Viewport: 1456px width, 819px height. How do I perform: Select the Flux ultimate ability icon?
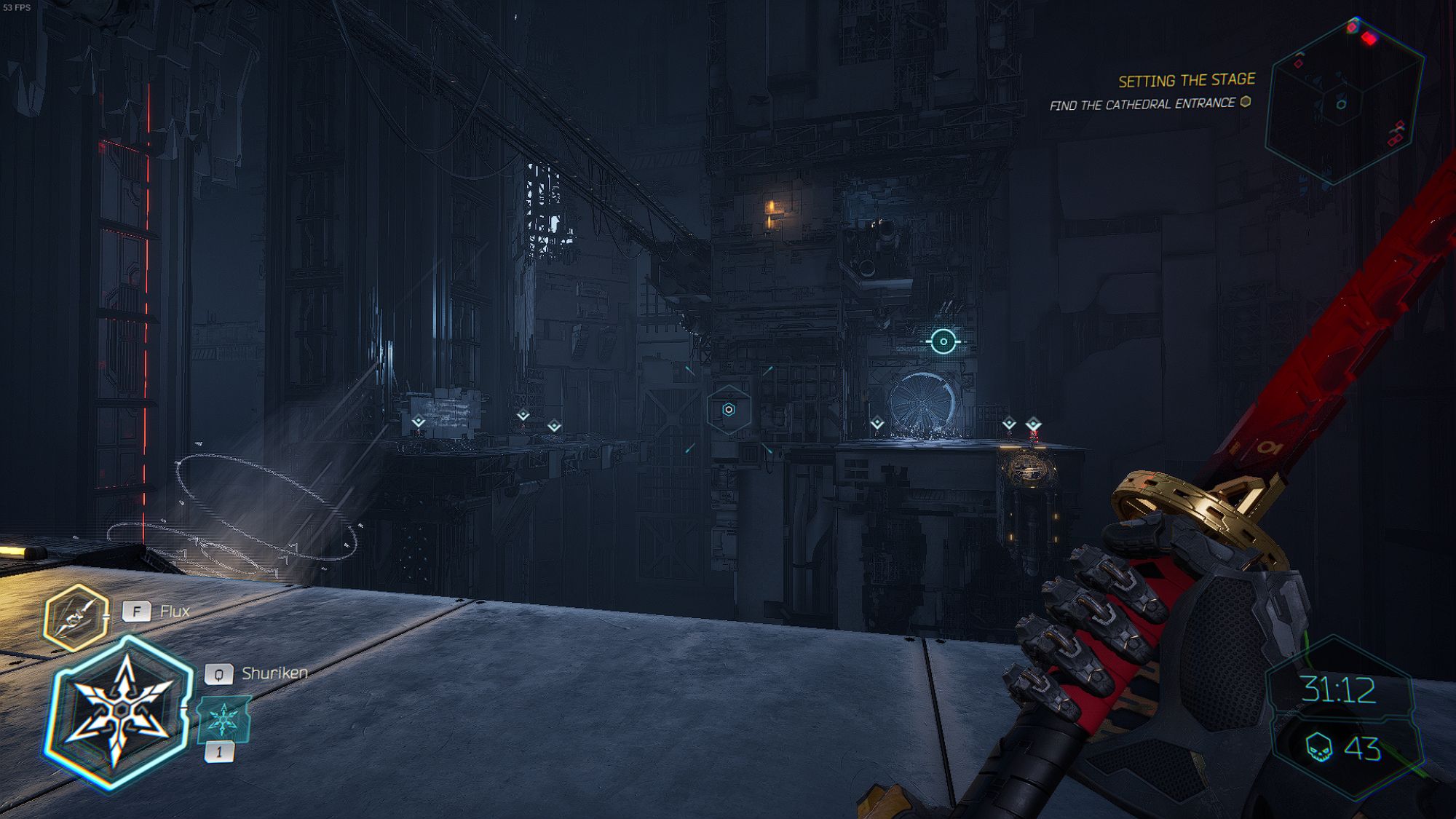pyautogui.click(x=76, y=617)
